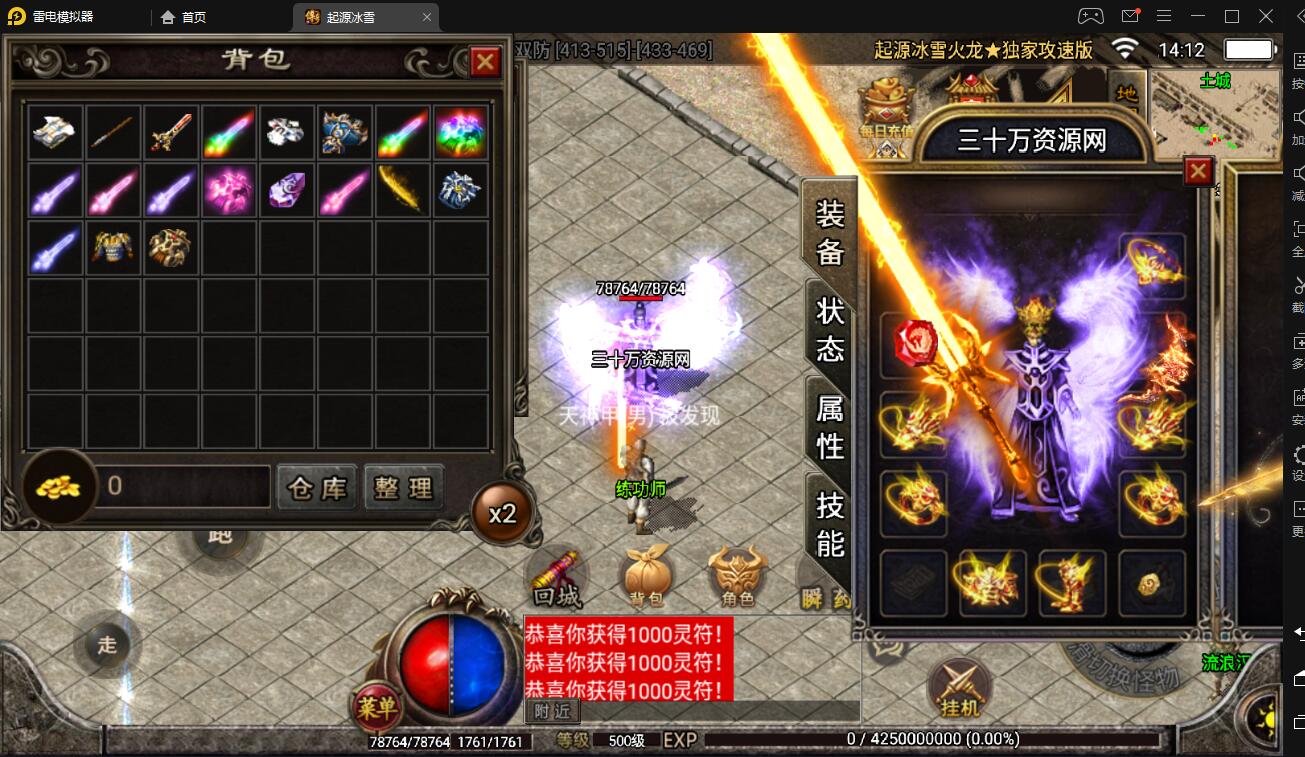Screen dimensions: 1305x757
Task: Open the 属性 attributes tab
Action: (830, 426)
